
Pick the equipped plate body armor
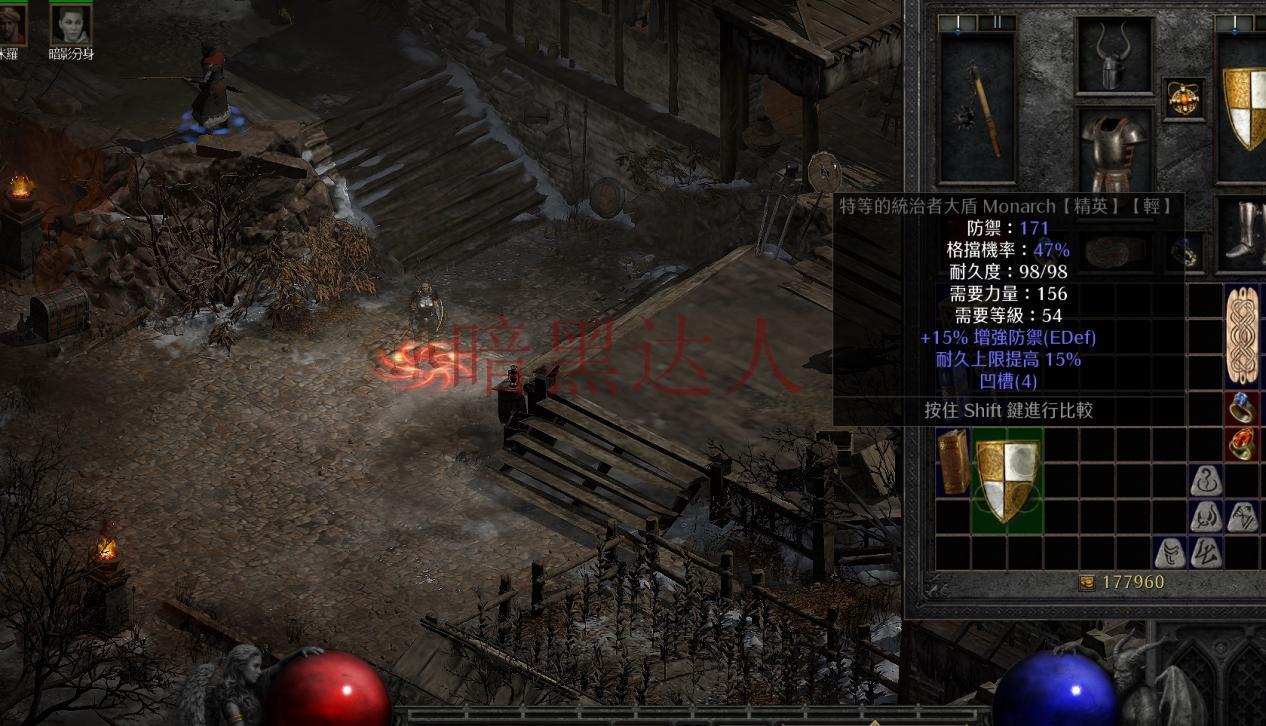pos(1113,150)
